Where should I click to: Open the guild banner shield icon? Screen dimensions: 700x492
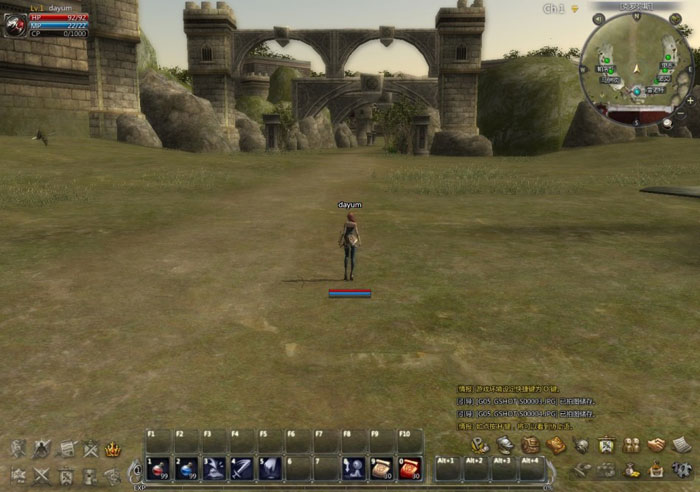pos(606,445)
